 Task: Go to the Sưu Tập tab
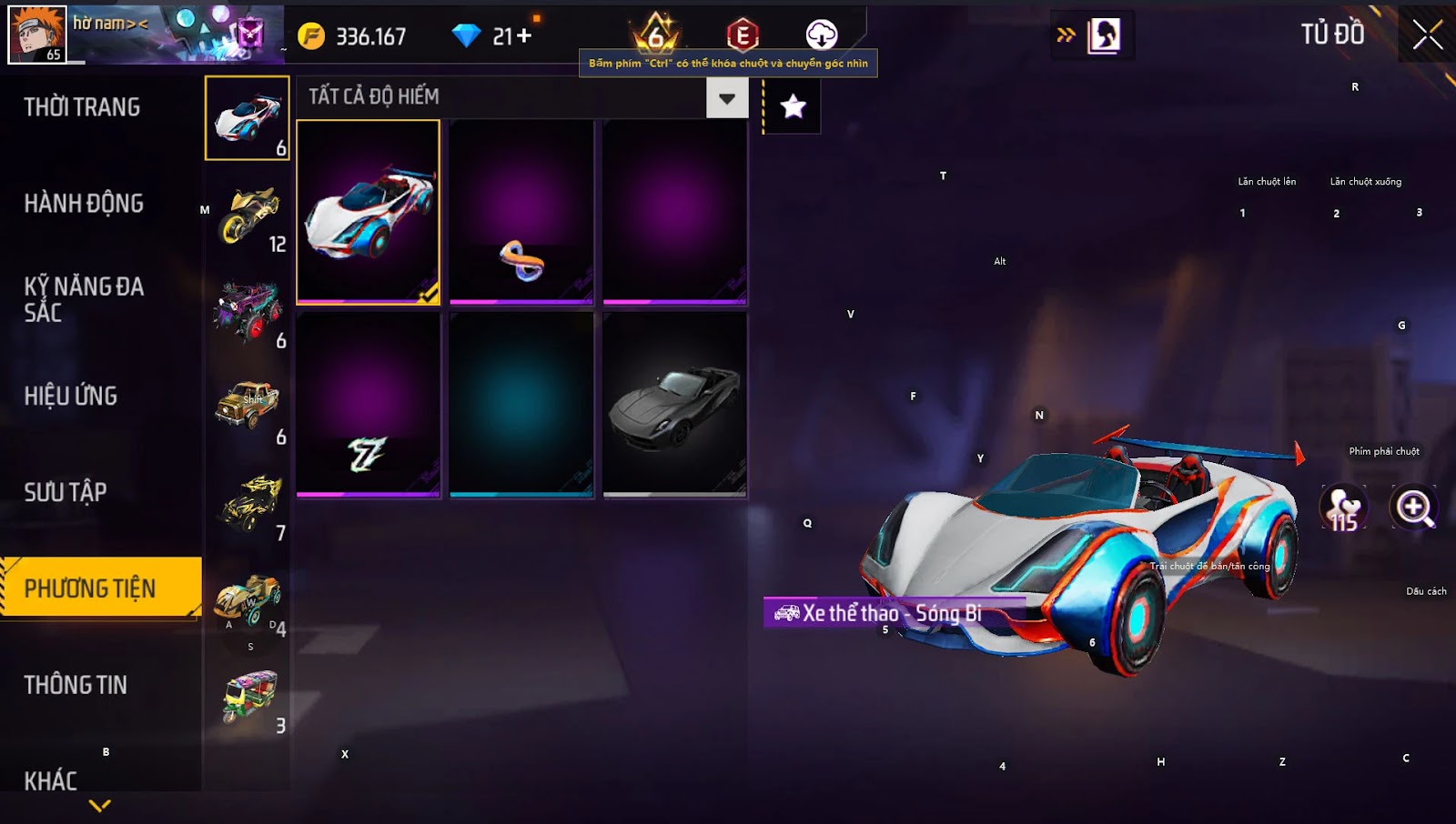point(66,492)
